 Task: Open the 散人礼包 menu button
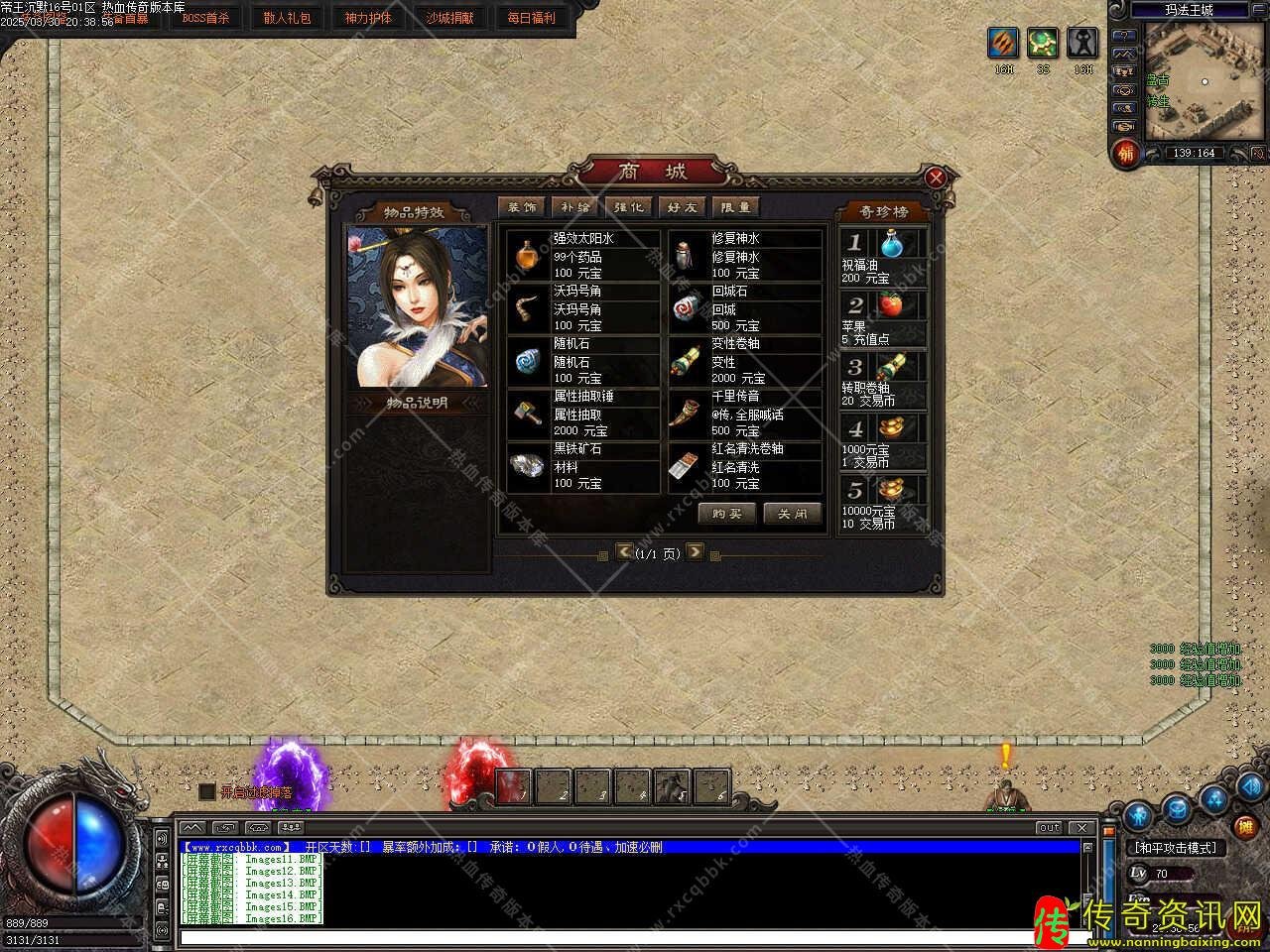pos(287,18)
